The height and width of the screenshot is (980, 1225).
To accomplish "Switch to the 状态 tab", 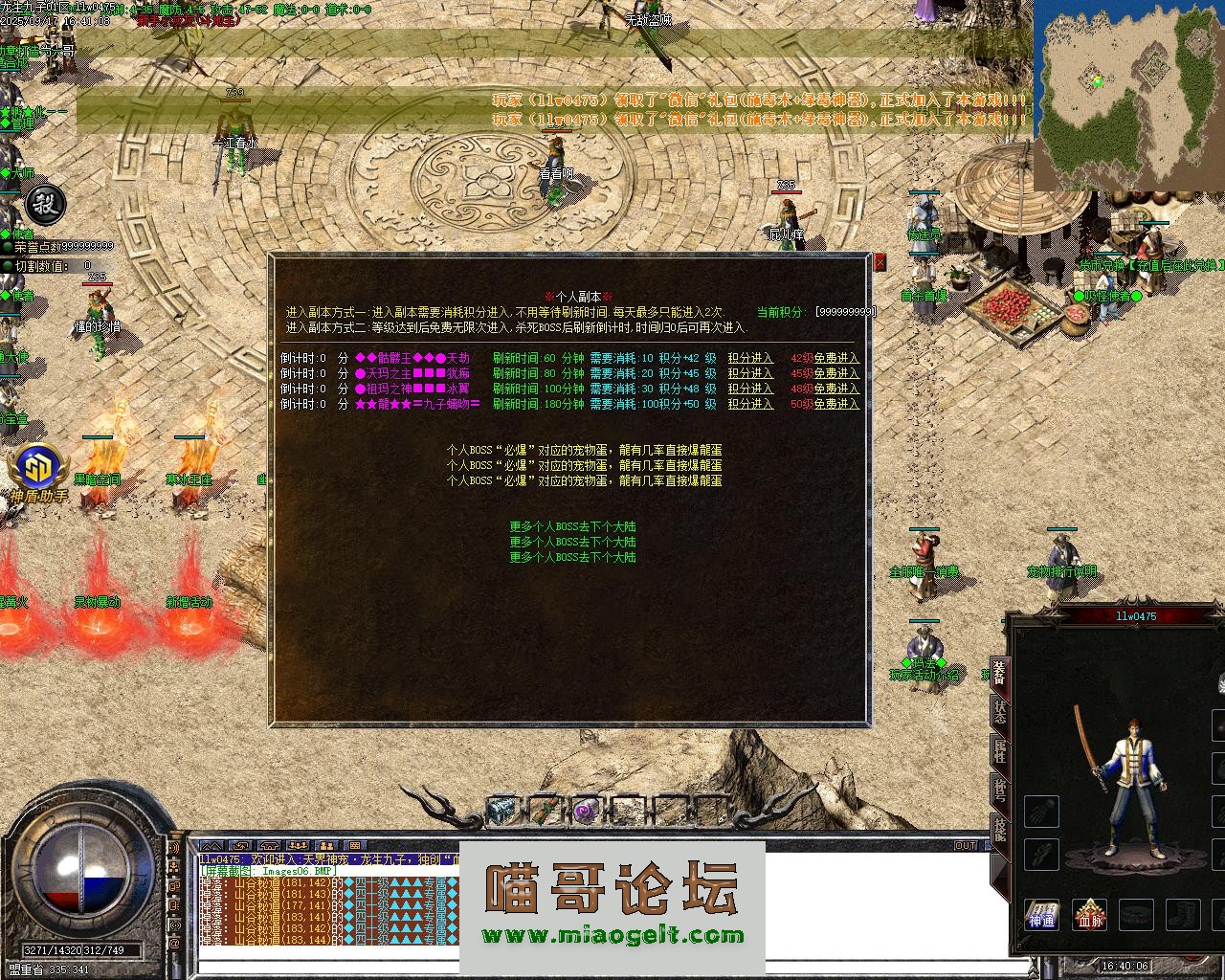I will click(x=999, y=713).
